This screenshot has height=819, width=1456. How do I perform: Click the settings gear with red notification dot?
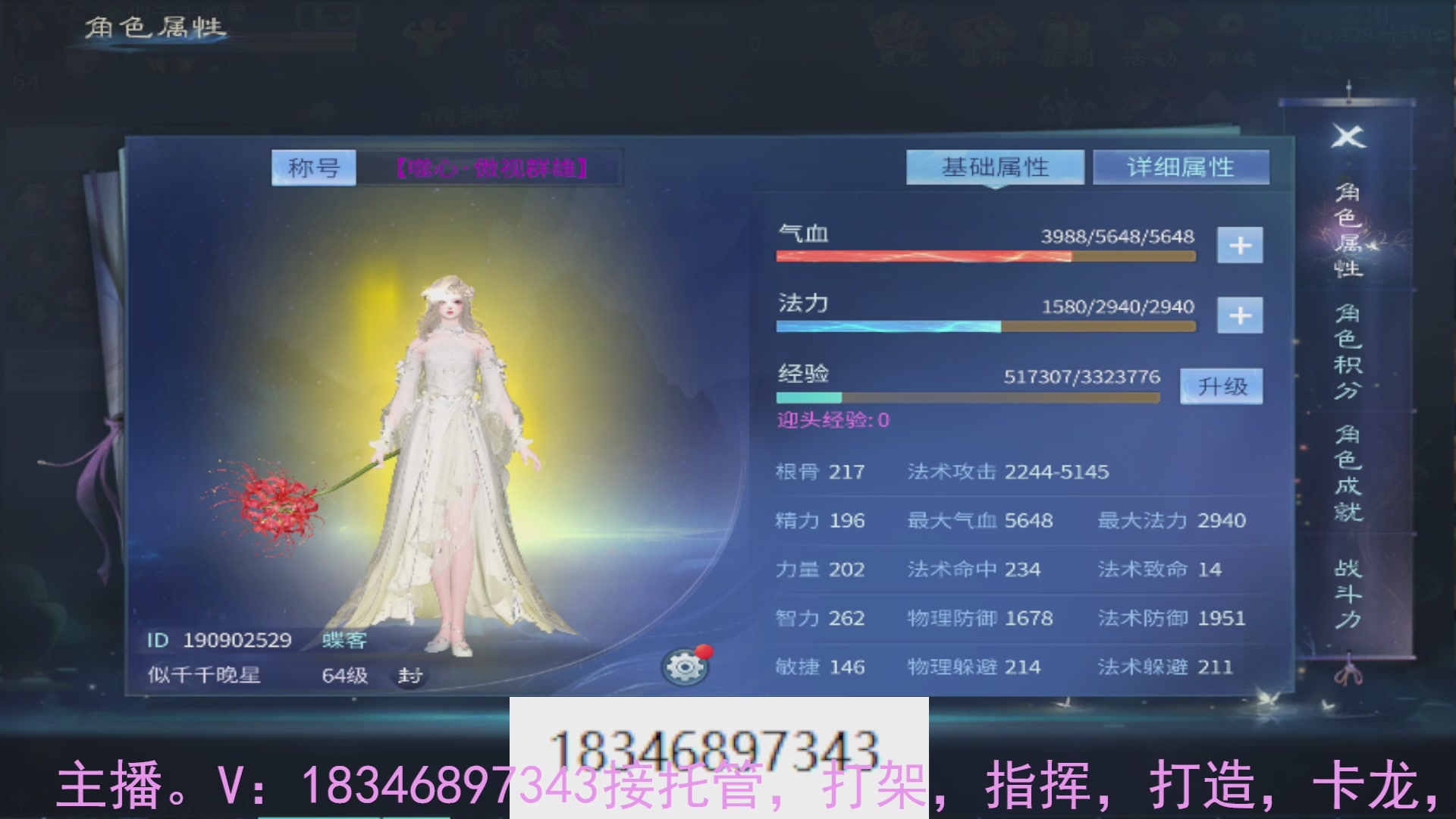pyautogui.click(x=686, y=668)
